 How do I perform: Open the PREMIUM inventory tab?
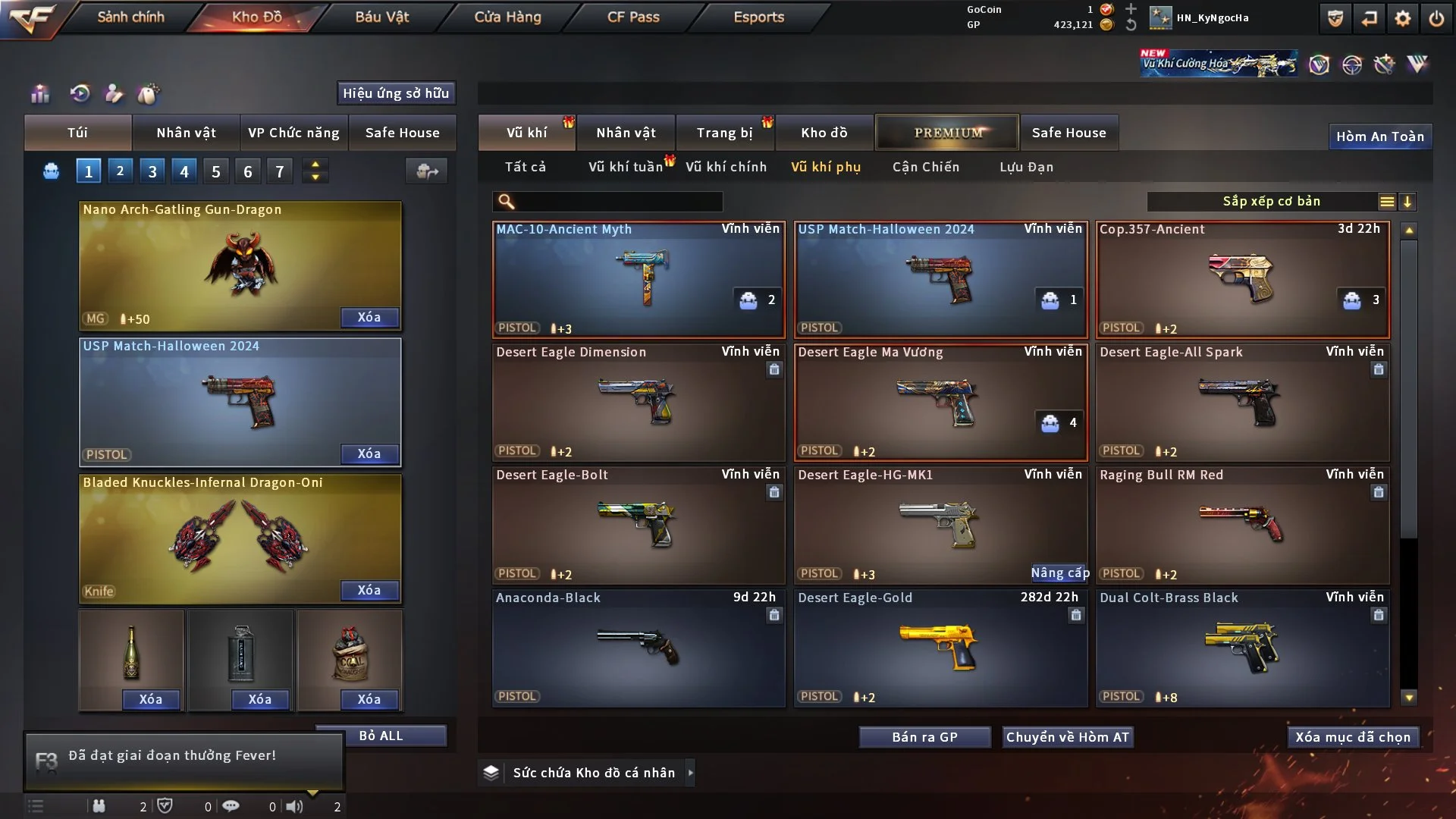tap(947, 133)
